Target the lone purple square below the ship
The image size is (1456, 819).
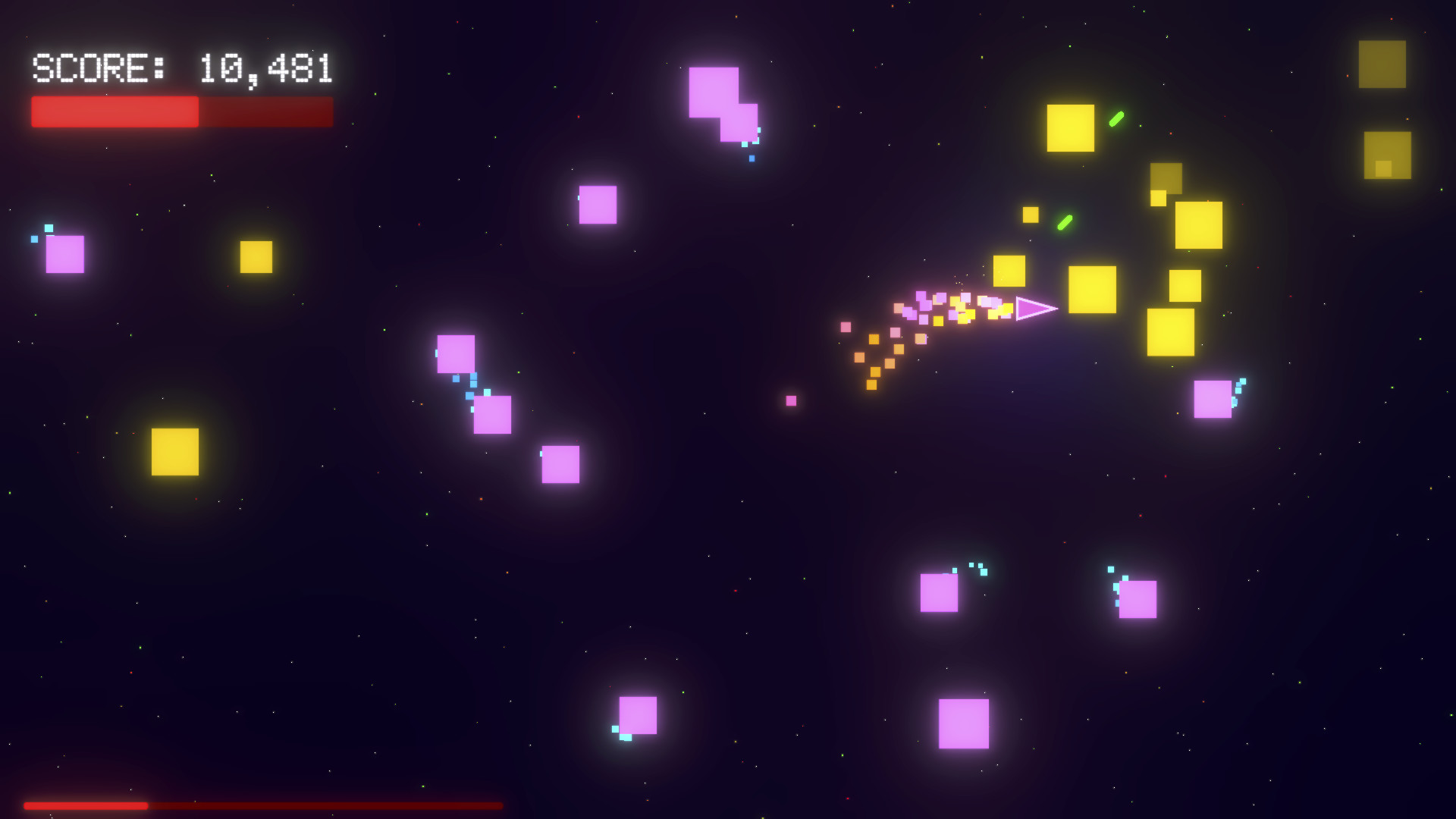pos(791,400)
